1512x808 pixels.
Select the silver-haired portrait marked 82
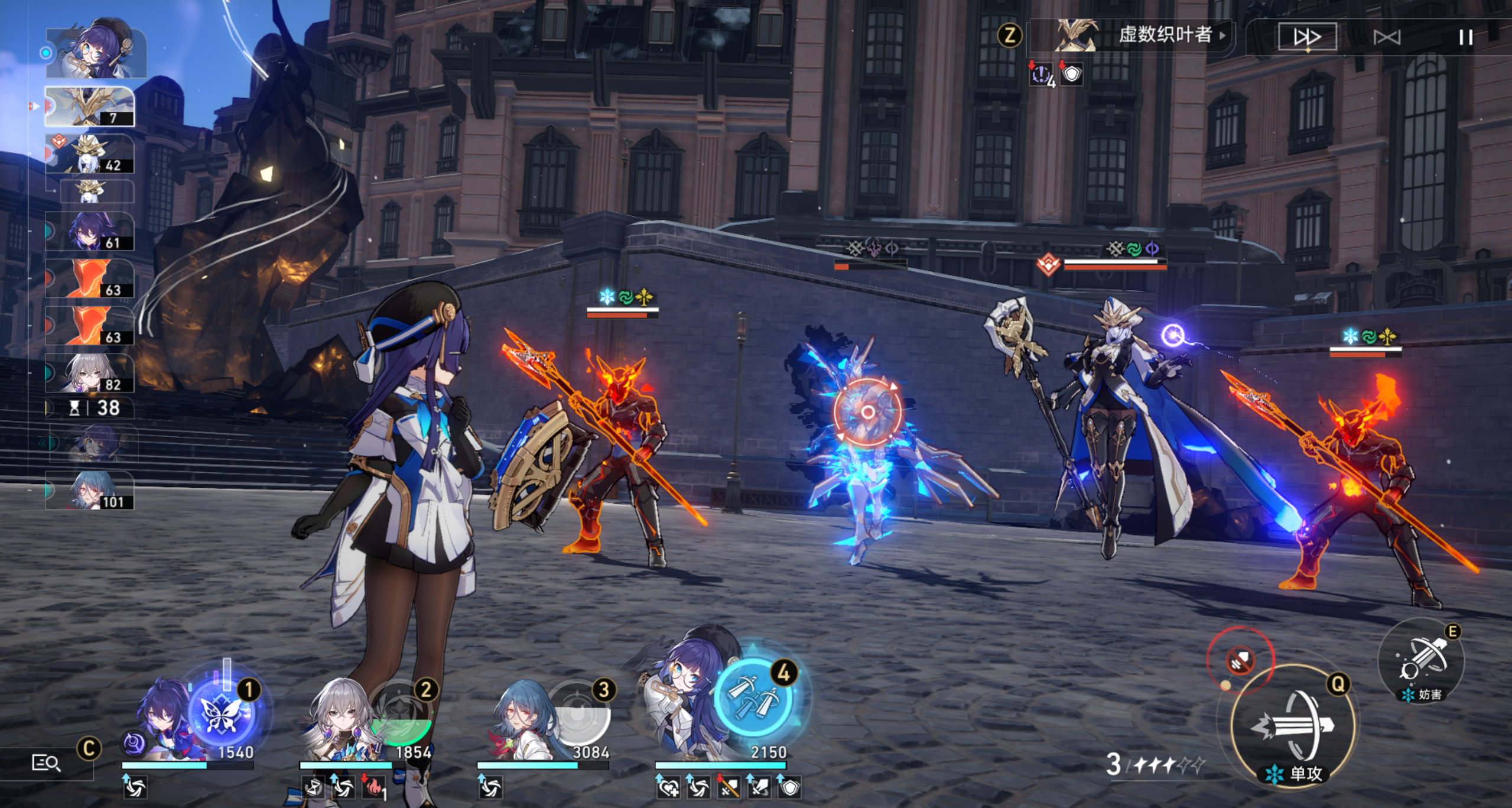[x=90, y=374]
